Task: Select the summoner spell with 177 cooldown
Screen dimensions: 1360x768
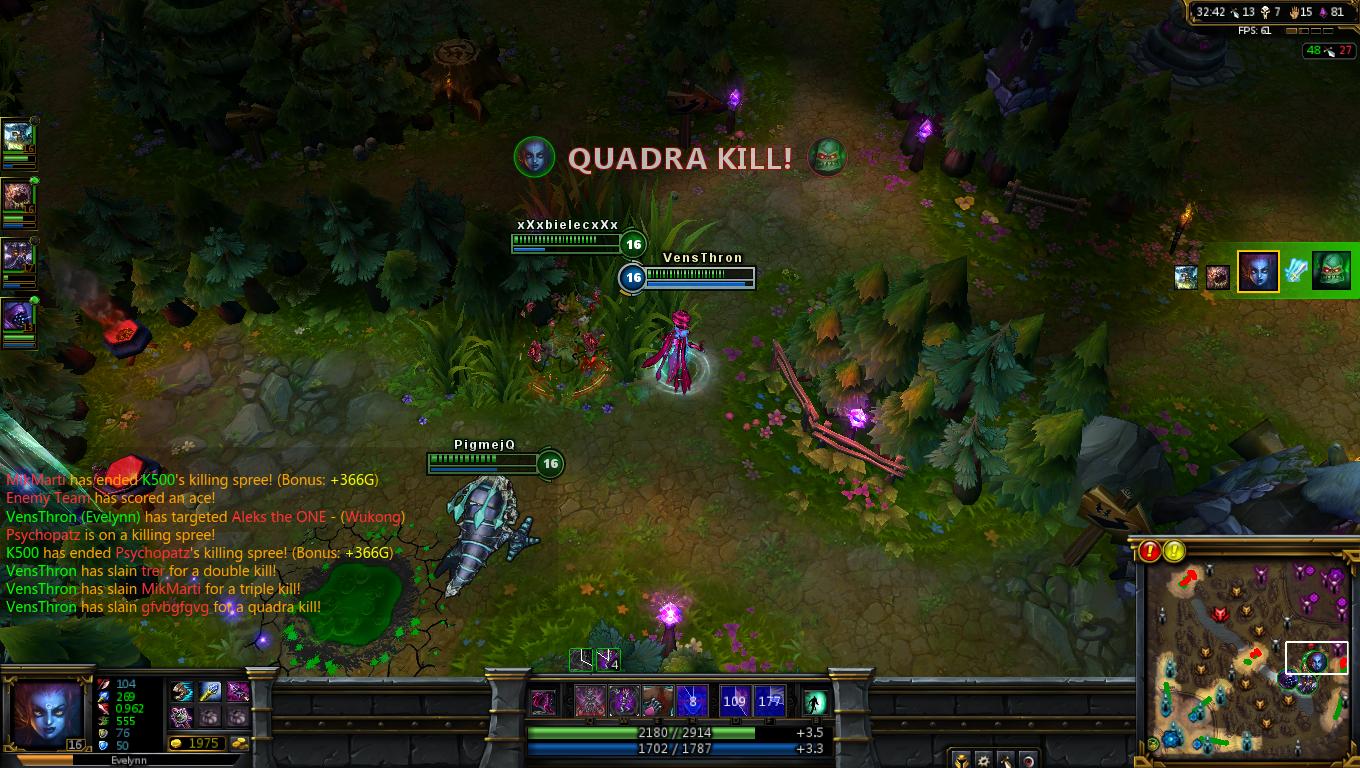Action: 769,701
